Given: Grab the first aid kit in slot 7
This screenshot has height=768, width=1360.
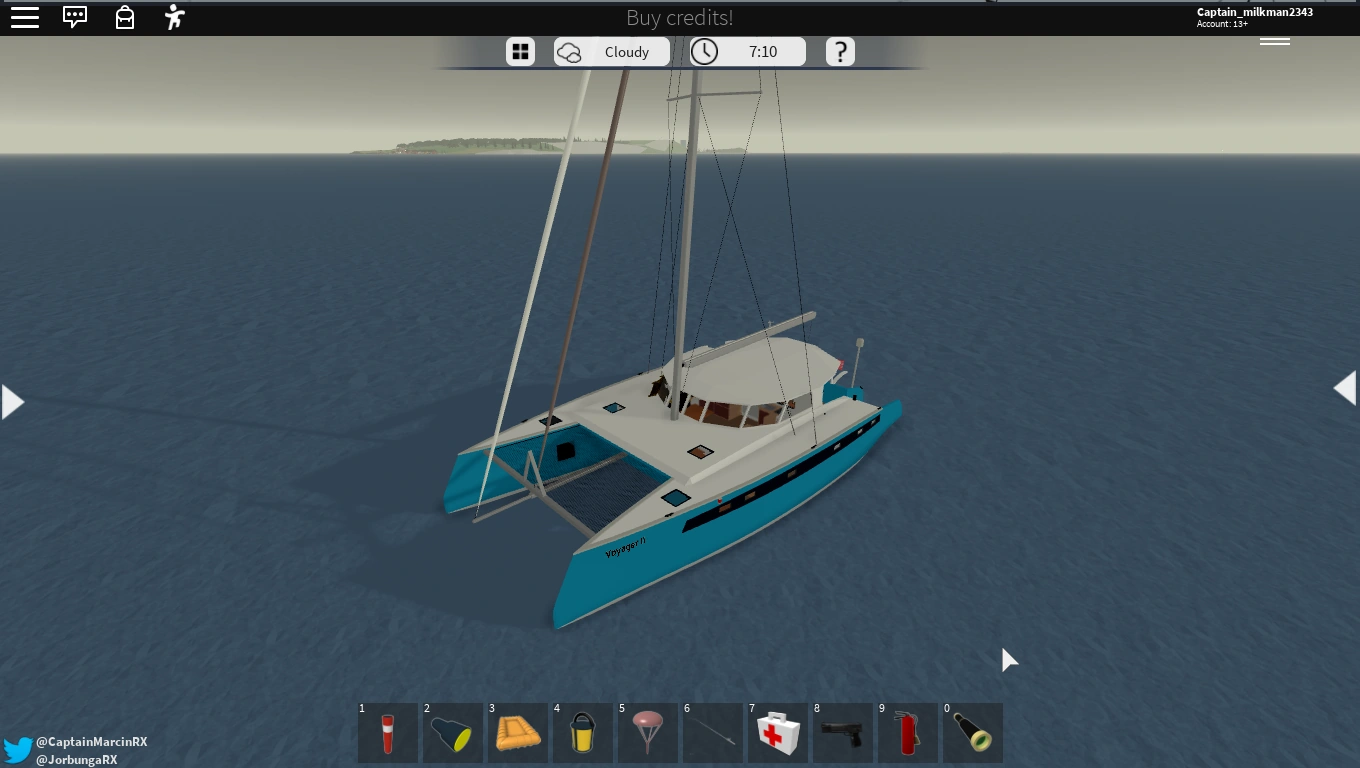Looking at the screenshot, I should [x=777, y=732].
